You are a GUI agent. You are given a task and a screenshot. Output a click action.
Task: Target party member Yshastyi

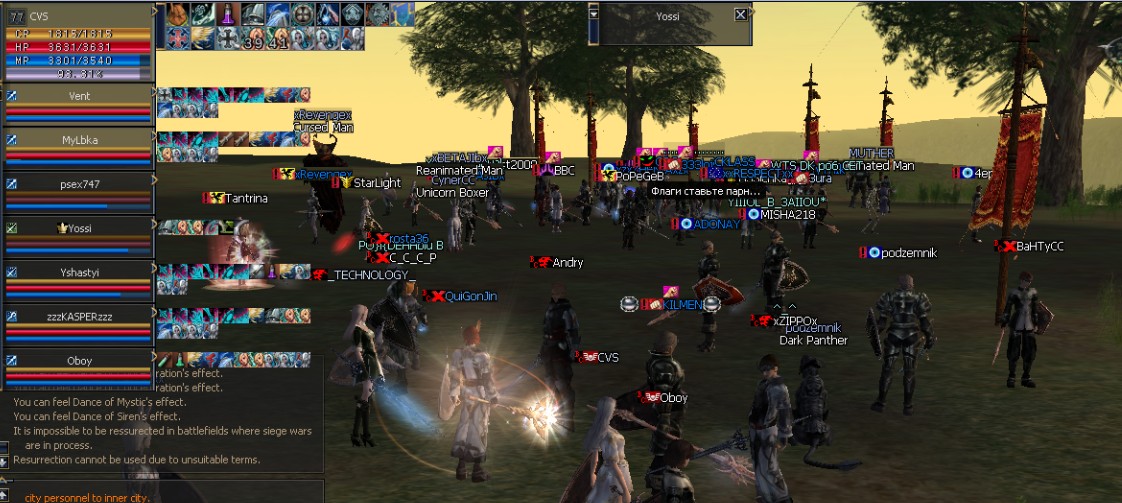pos(79,272)
